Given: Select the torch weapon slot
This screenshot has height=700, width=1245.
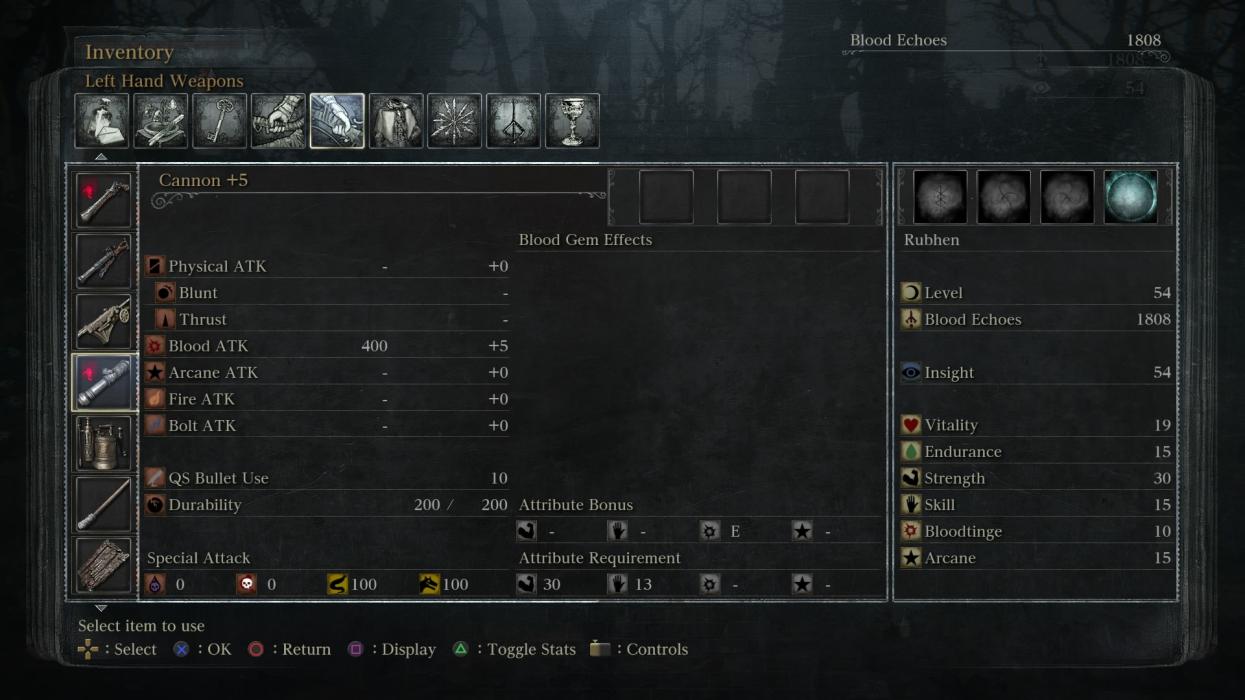Looking at the screenshot, I should (x=103, y=504).
